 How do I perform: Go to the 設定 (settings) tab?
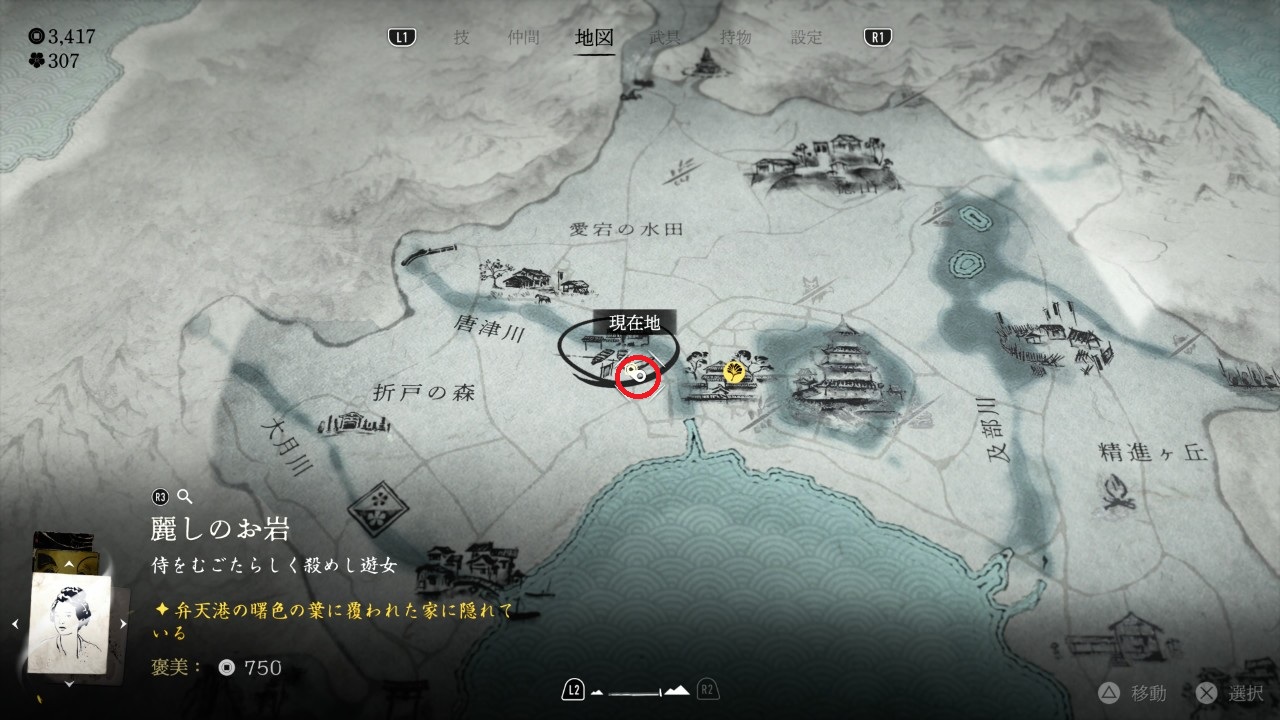(807, 38)
